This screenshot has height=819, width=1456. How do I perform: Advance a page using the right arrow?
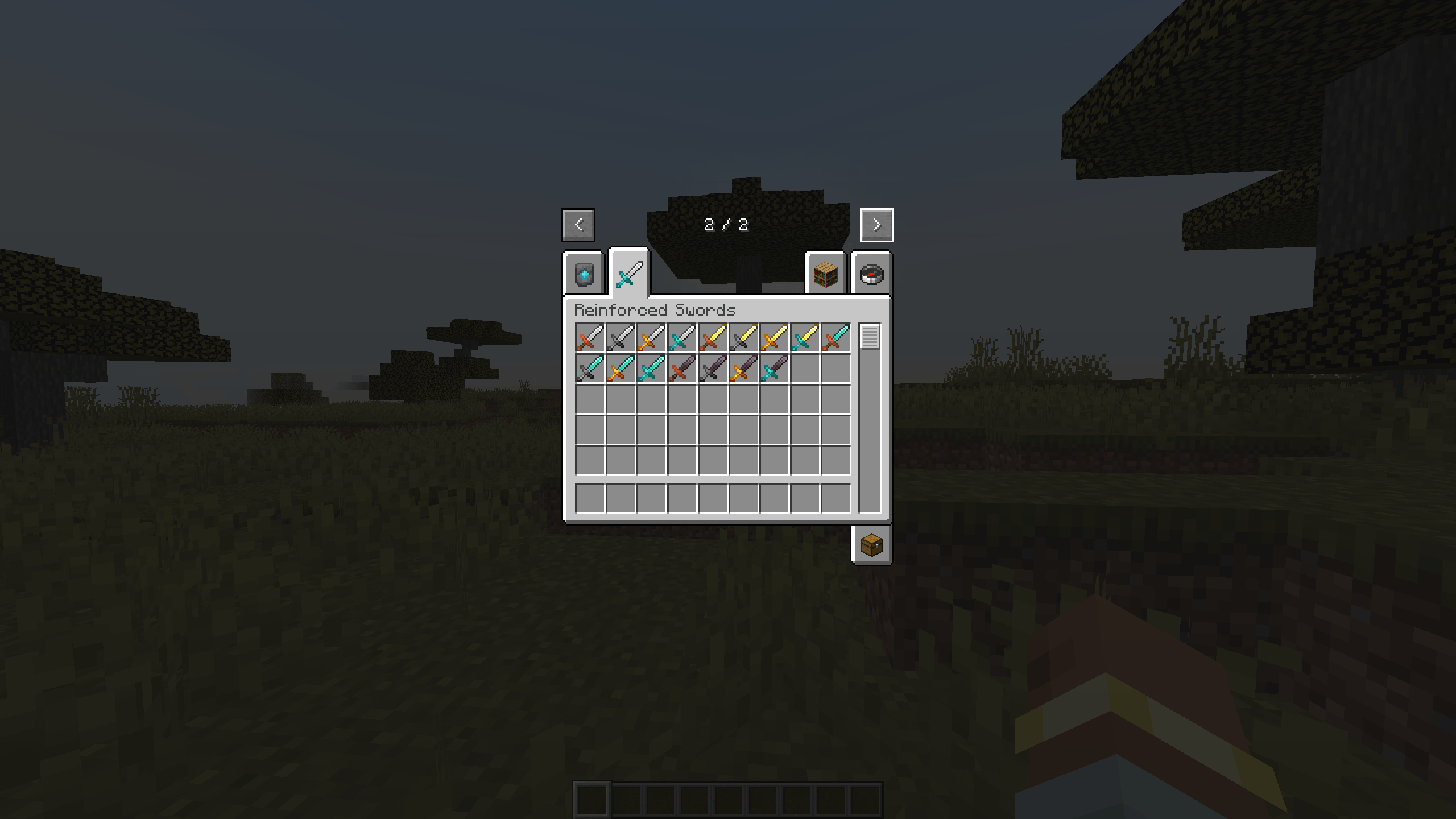[x=876, y=224]
